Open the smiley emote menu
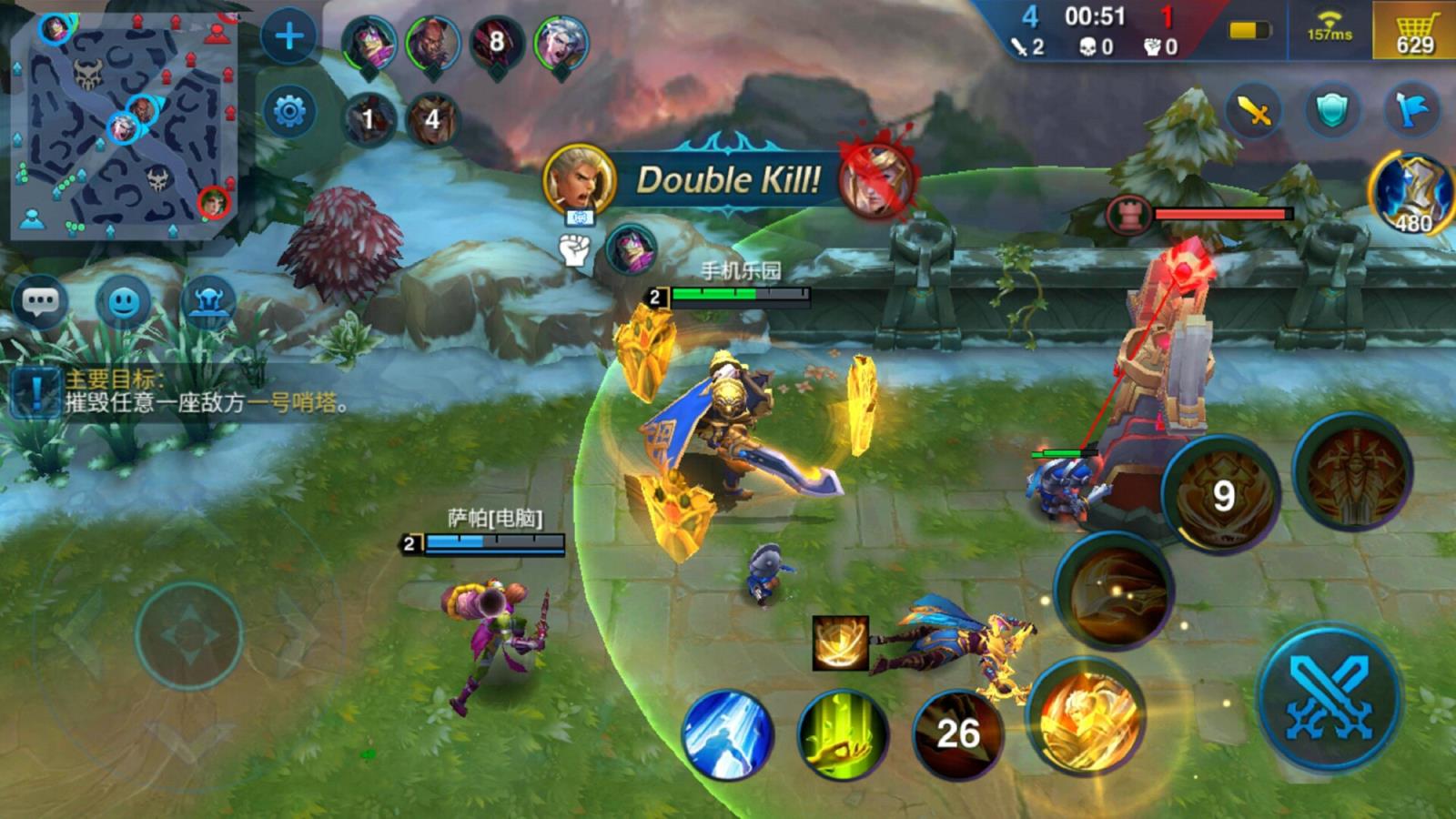 pyautogui.click(x=124, y=300)
